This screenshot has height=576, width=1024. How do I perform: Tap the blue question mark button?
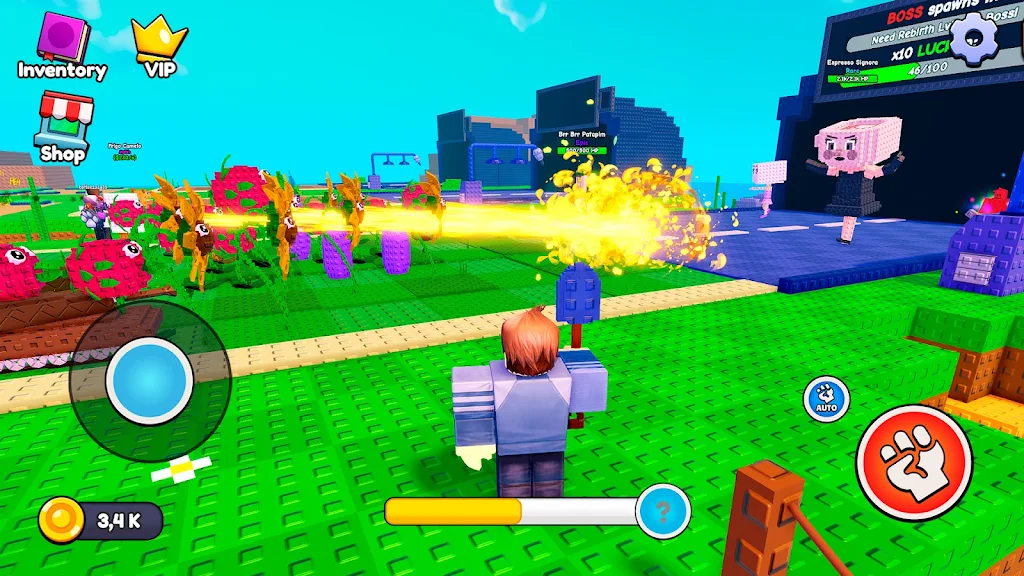662,511
